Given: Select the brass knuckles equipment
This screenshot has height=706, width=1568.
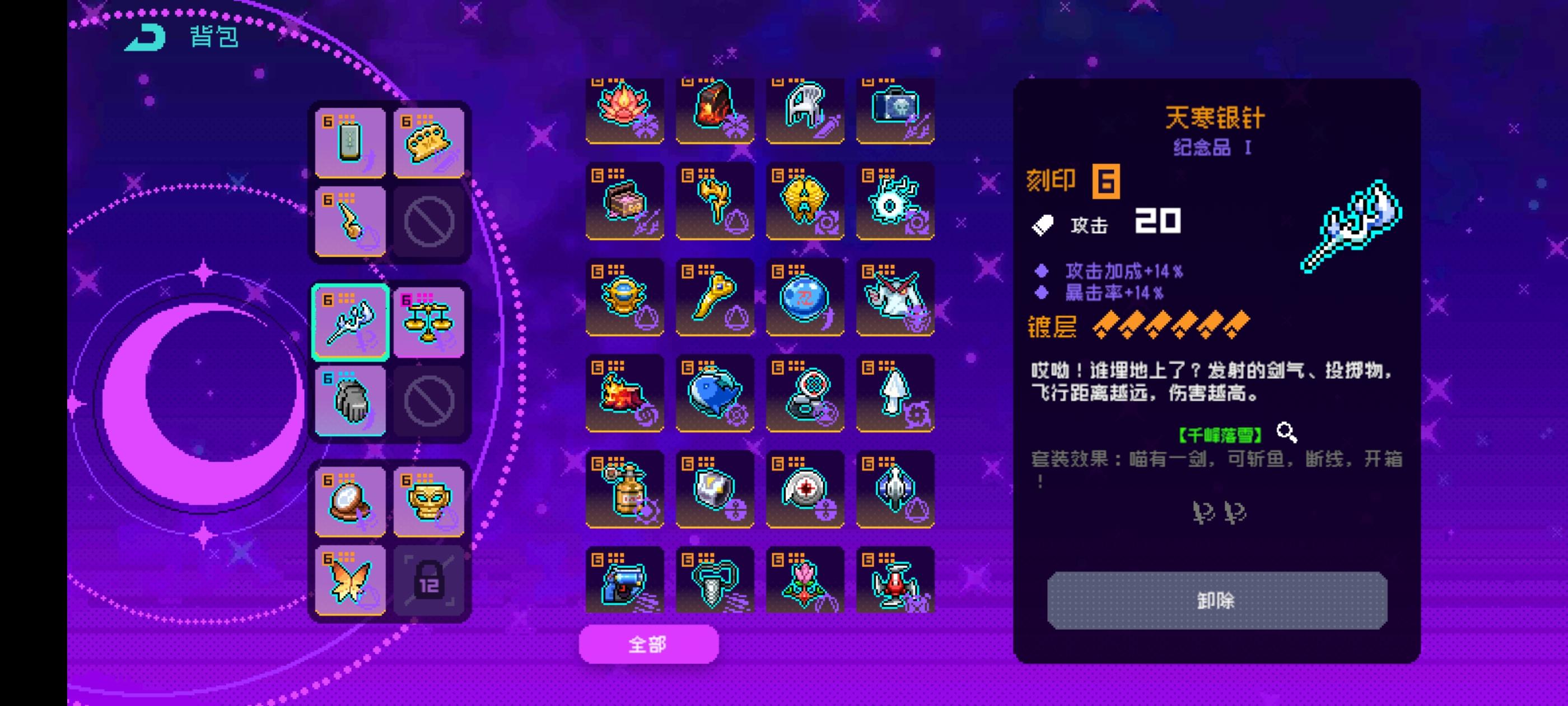Looking at the screenshot, I should [x=429, y=142].
